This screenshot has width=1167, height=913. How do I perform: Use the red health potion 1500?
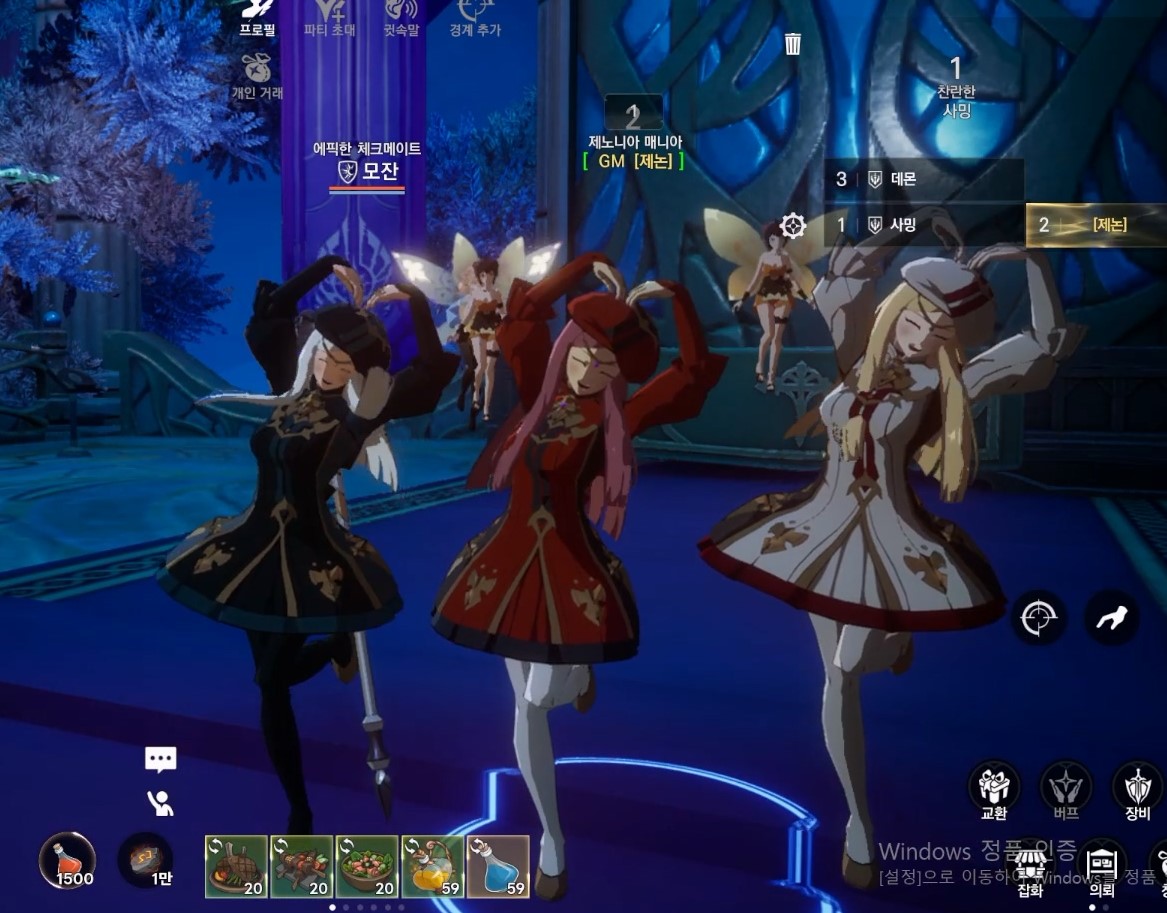point(68,861)
